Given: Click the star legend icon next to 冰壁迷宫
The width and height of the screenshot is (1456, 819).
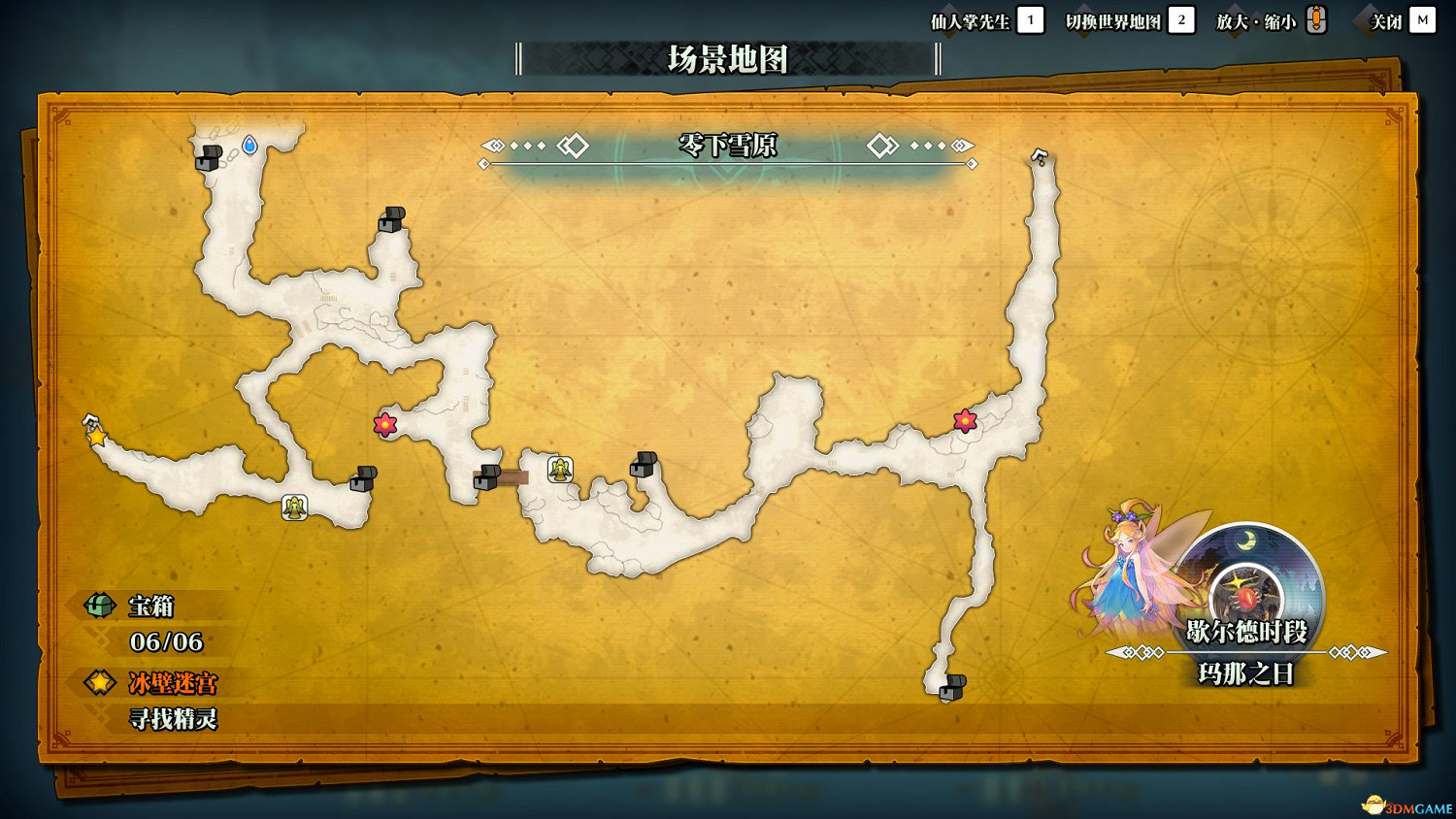Looking at the screenshot, I should 98,683.
